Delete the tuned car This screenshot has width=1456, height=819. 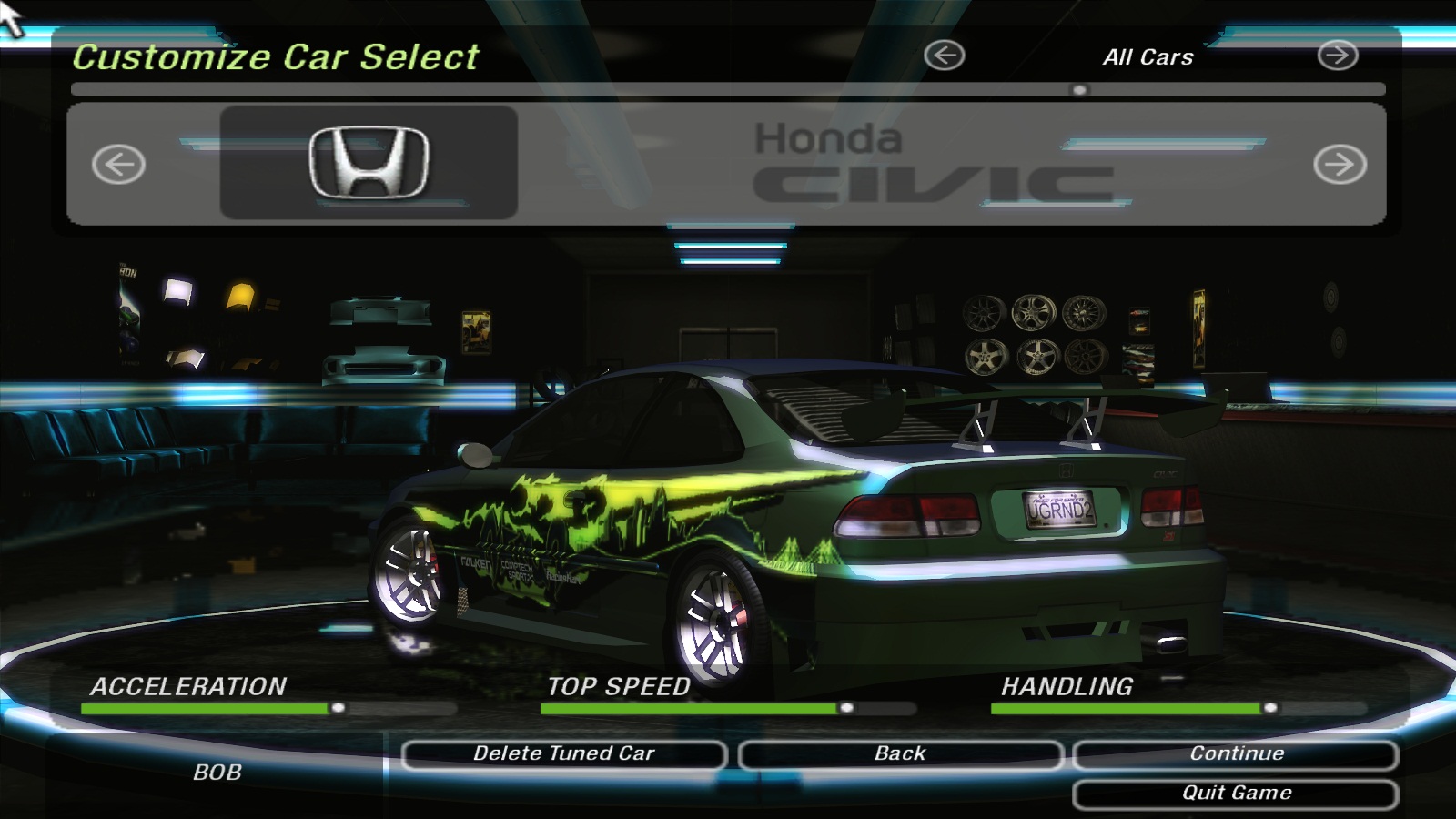(x=563, y=754)
